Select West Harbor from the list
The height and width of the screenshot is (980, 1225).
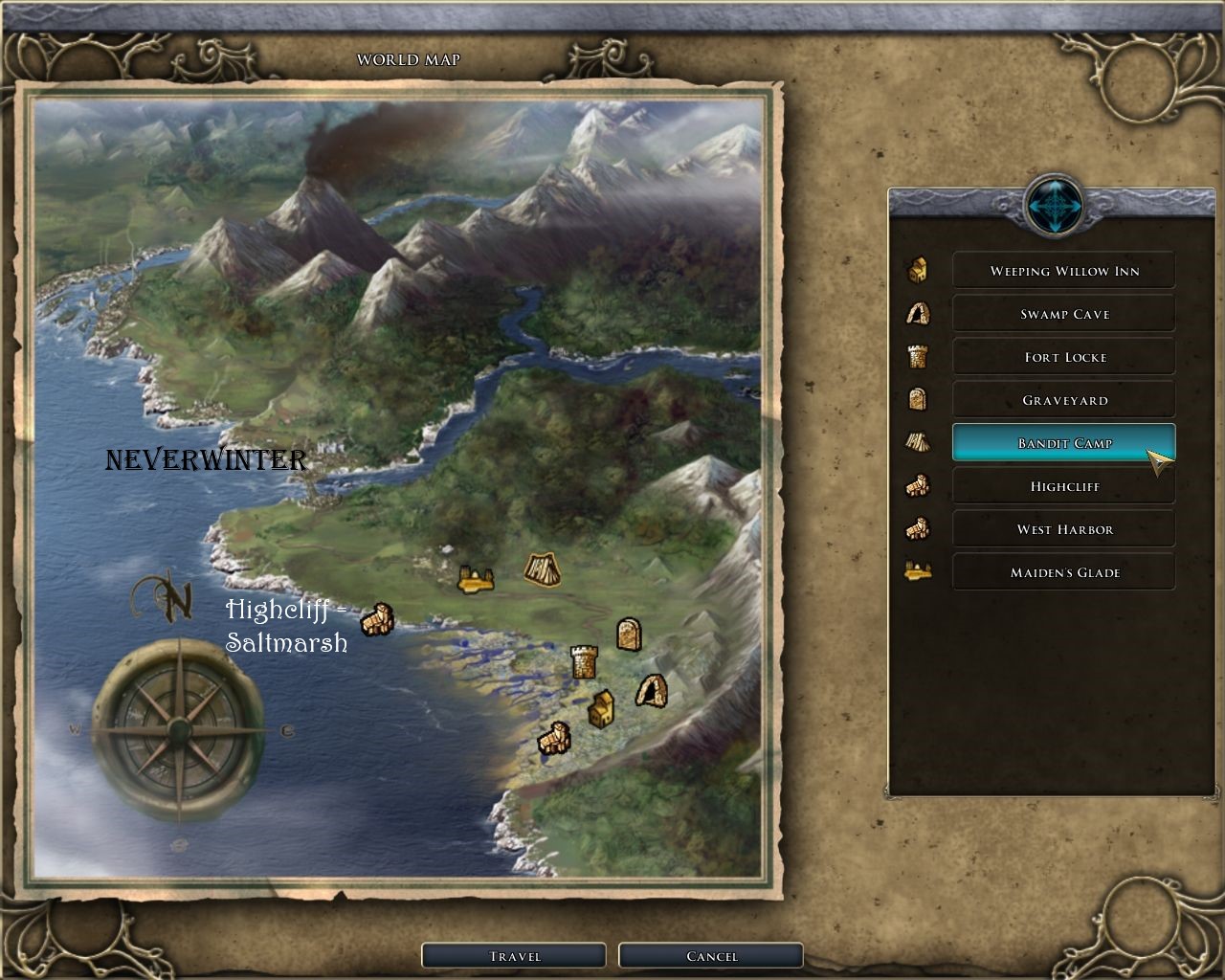point(1063,529)
